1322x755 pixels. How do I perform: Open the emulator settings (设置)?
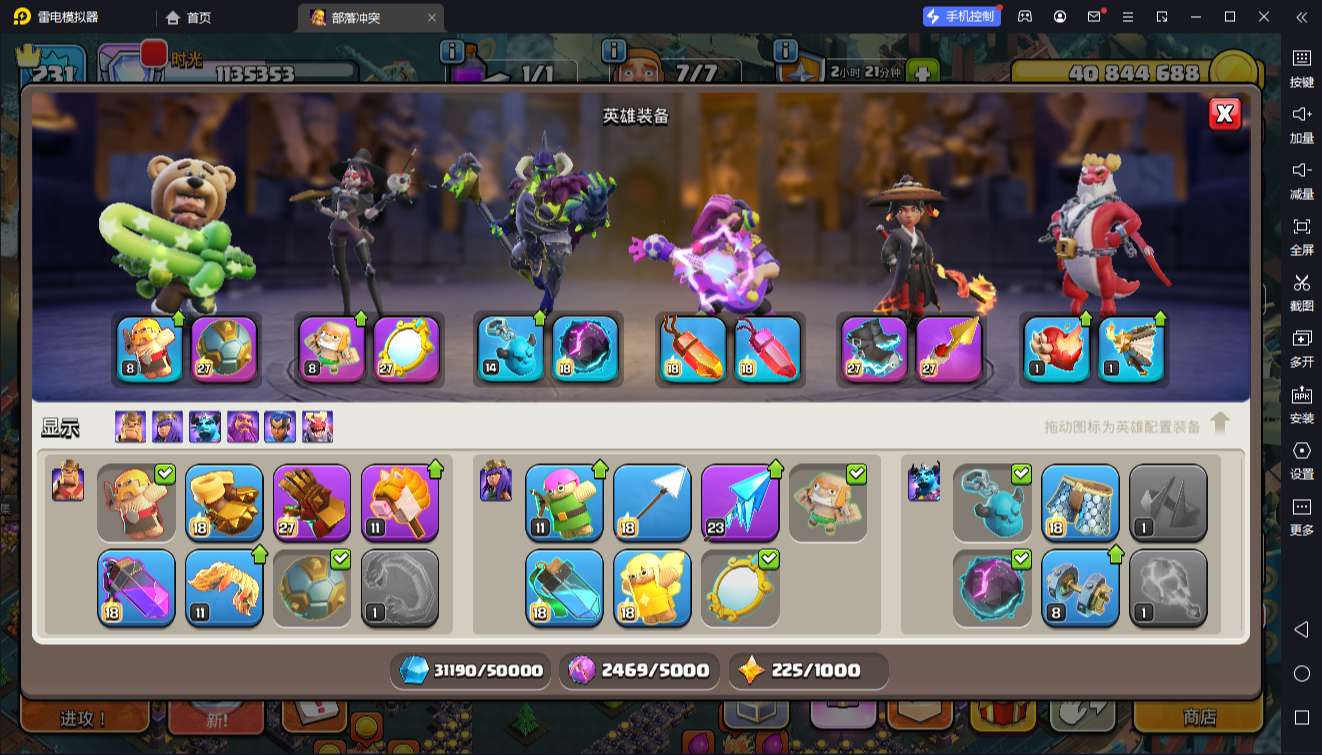pos(1301,459)
